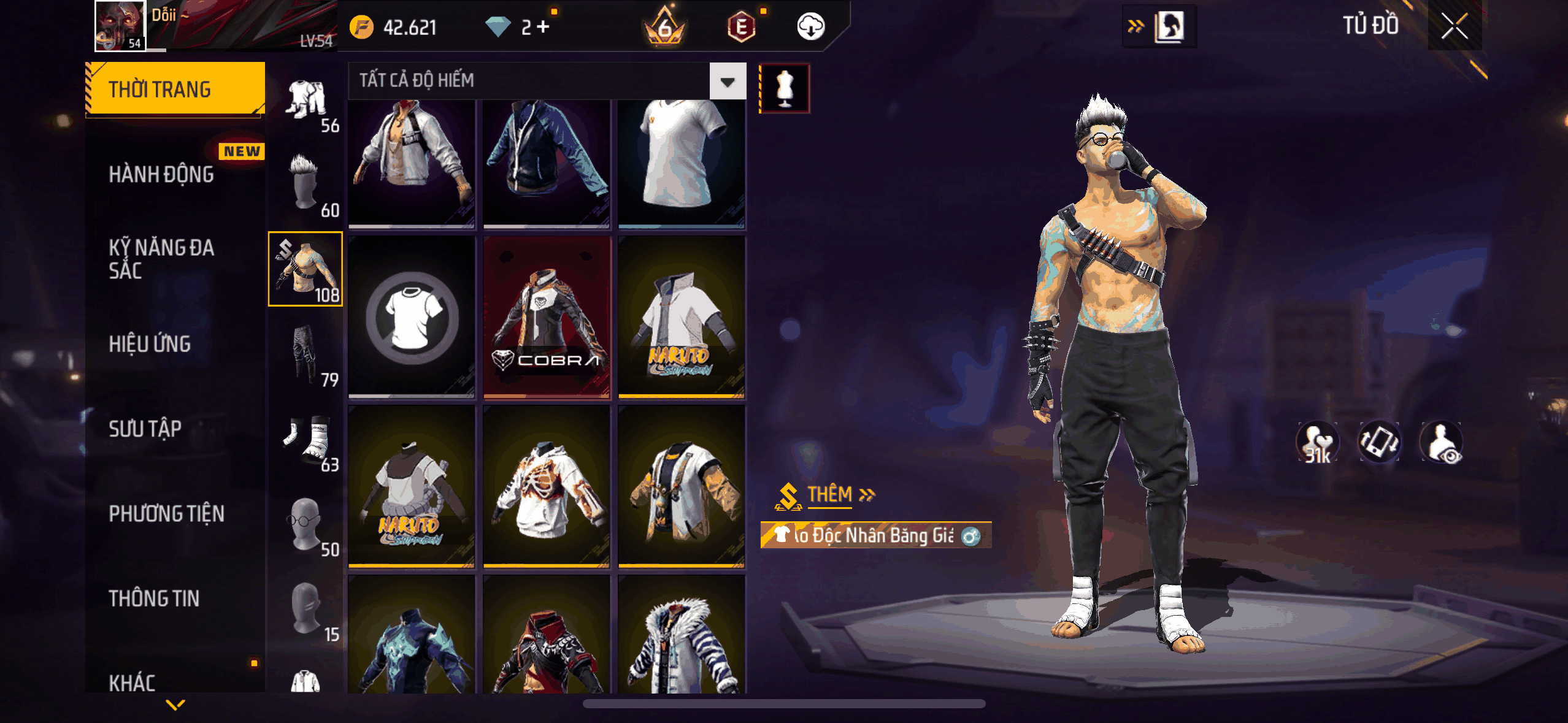Toggle the character visibility eye icon

1442,442
